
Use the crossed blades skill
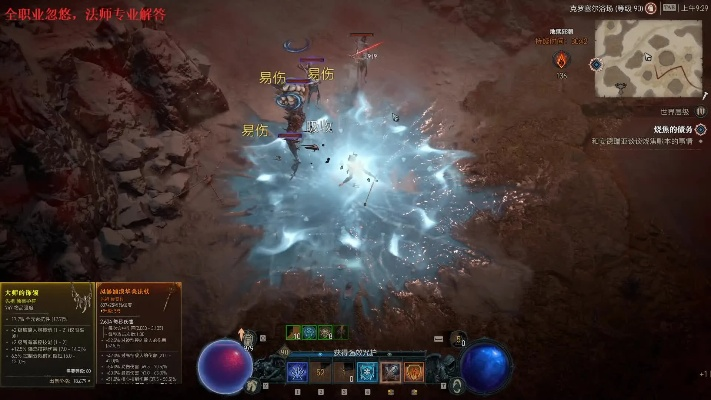(x=391, y=372)
